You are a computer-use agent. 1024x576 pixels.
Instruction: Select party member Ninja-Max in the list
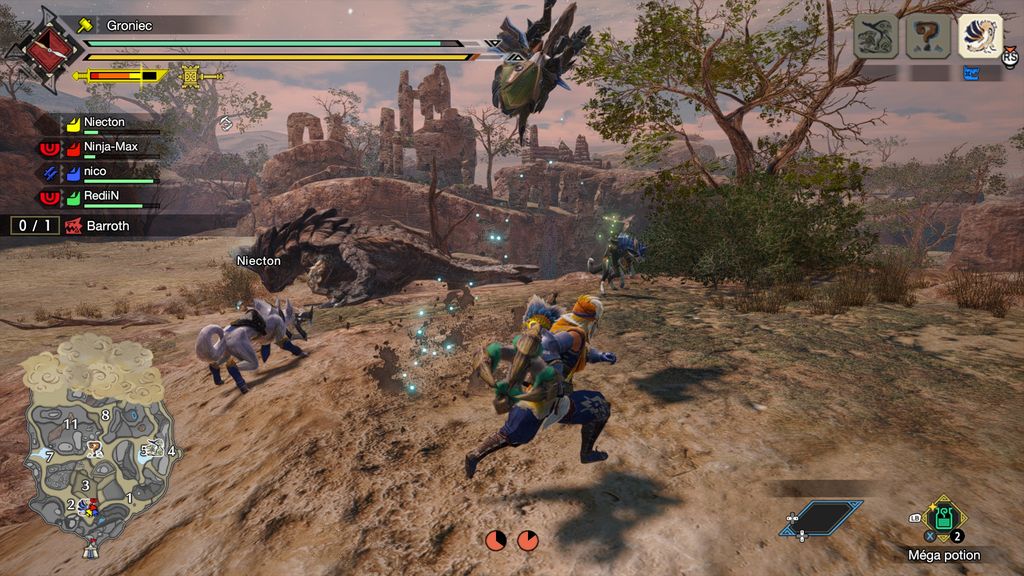pos(110,147)
